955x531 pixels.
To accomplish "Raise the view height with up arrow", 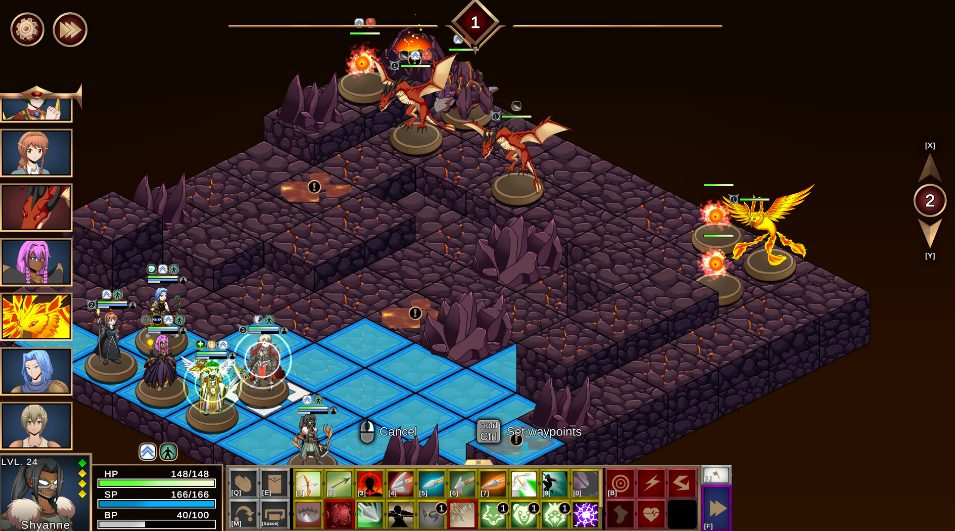I will tap(930, 167).
